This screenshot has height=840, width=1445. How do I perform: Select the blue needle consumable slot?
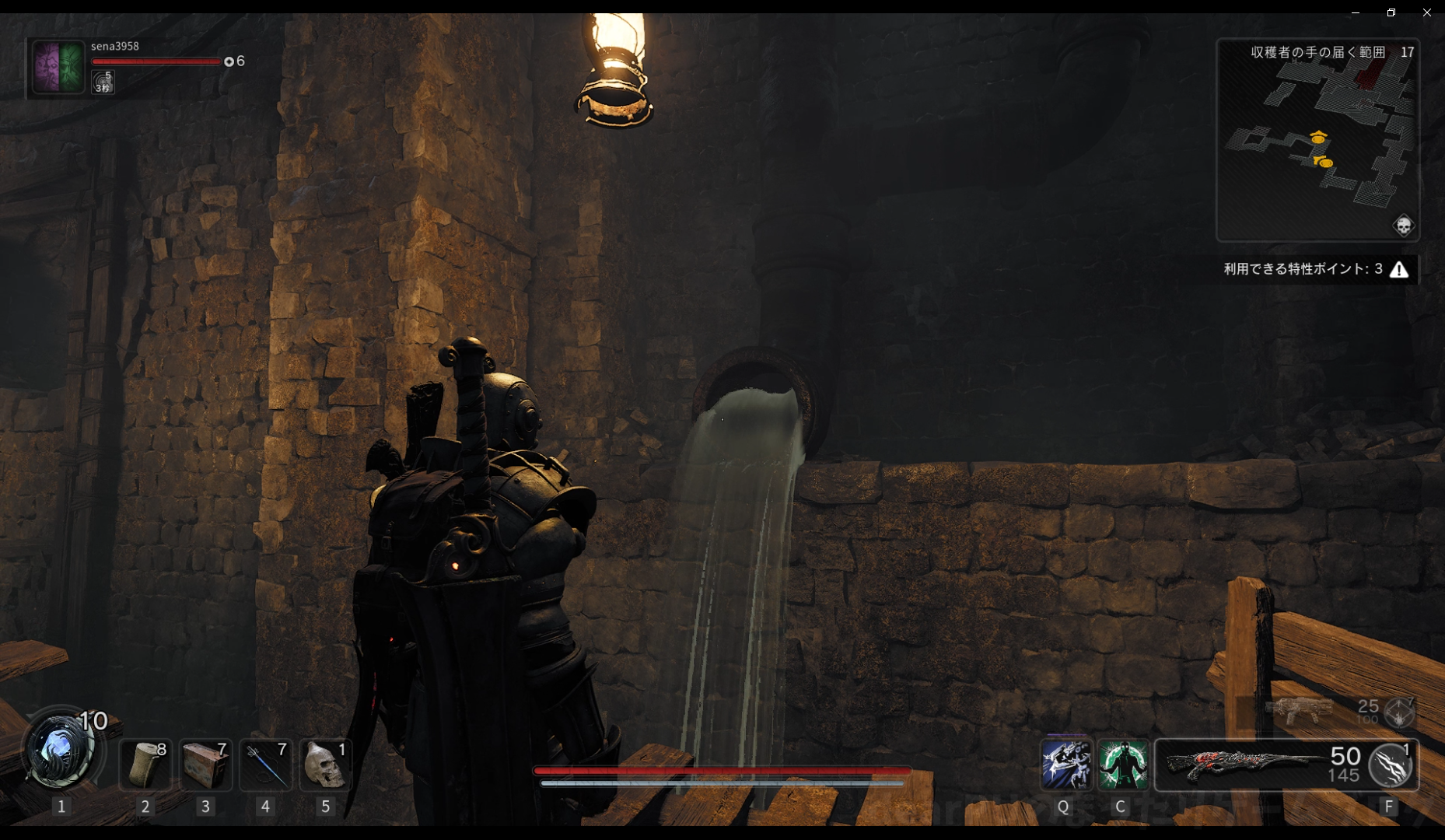pyautogui.click(x=265, y=765)
